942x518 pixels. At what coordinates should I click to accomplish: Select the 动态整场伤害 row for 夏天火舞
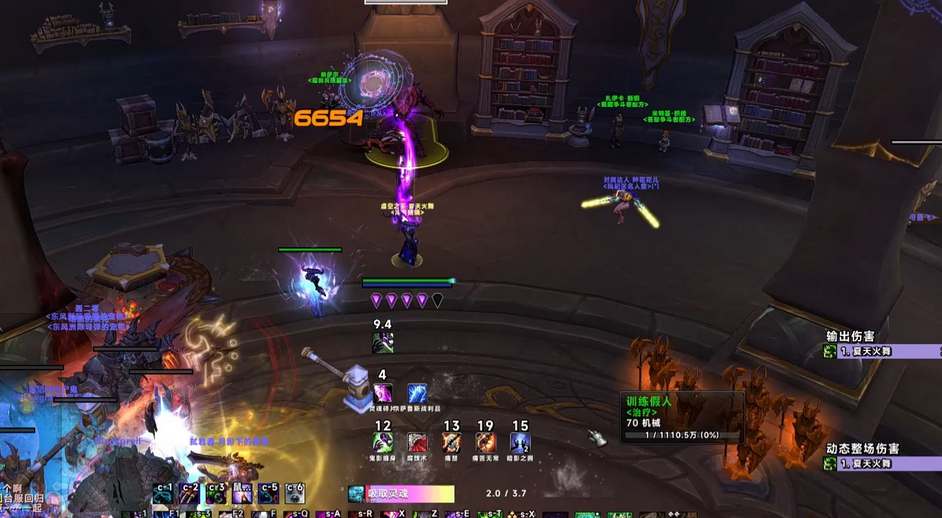click(880, 464)
